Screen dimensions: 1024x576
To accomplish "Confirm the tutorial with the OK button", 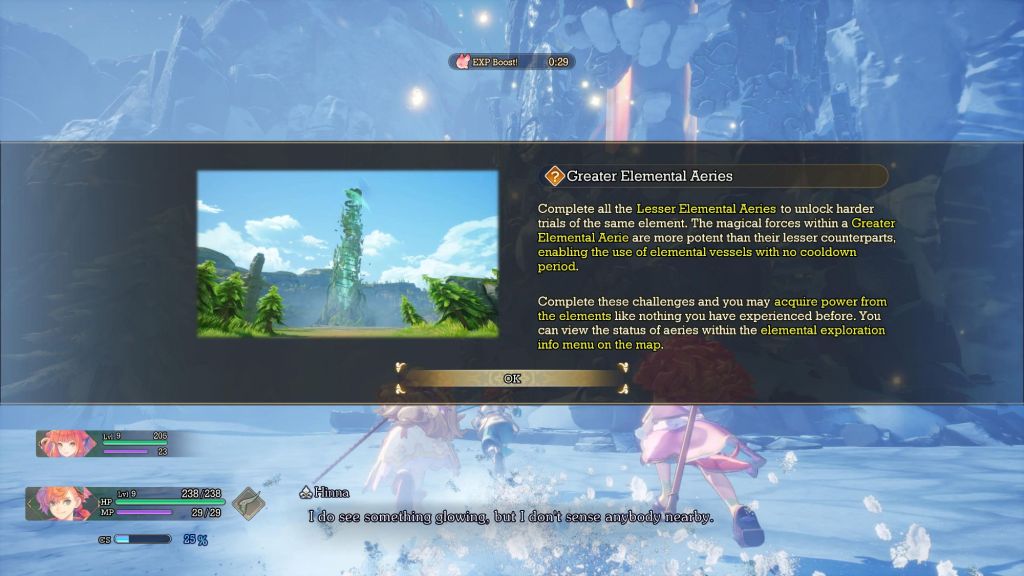I will point(512,378).
